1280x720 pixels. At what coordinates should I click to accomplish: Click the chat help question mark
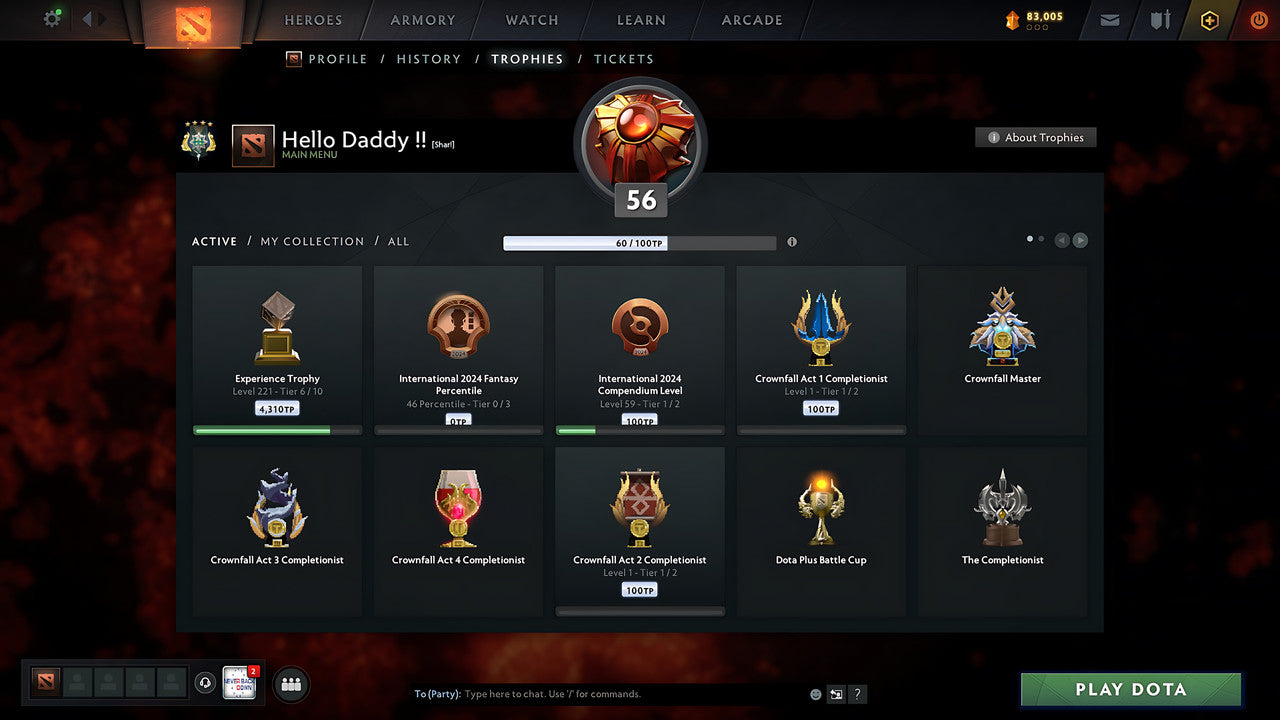[x=857, y=694]
